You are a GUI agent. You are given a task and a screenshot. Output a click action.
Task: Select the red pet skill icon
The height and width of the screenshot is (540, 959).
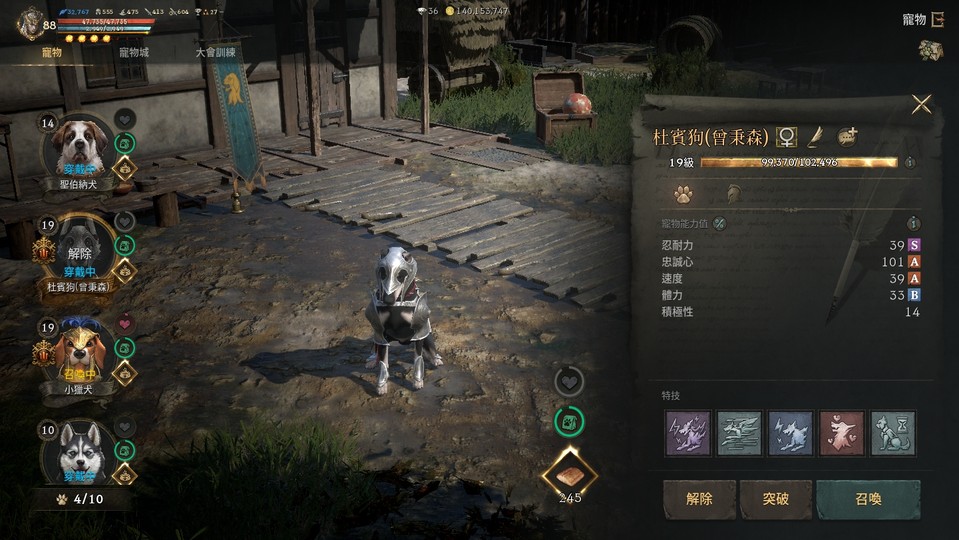pyautogui.click(x=841, y=433)
